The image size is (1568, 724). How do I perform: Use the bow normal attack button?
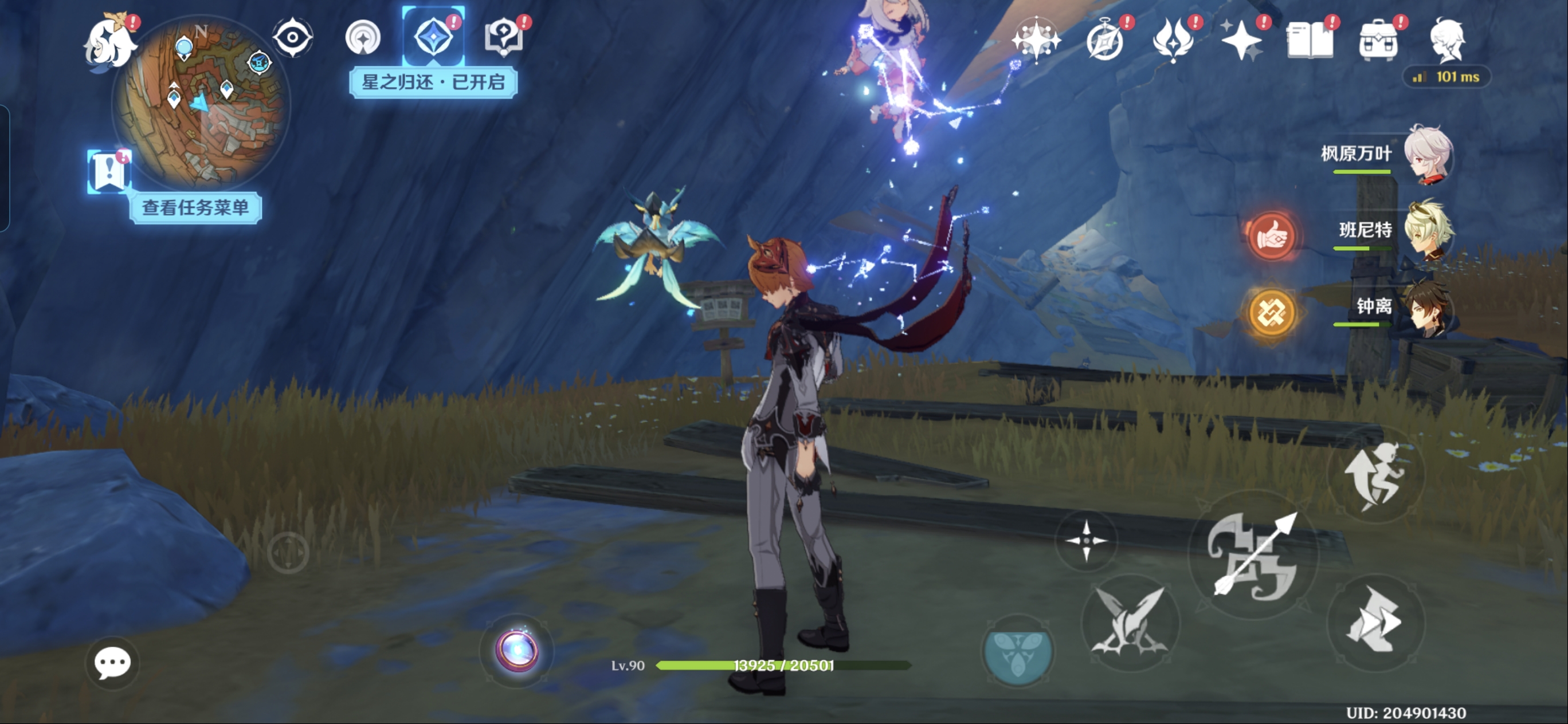click(1253, 555)
